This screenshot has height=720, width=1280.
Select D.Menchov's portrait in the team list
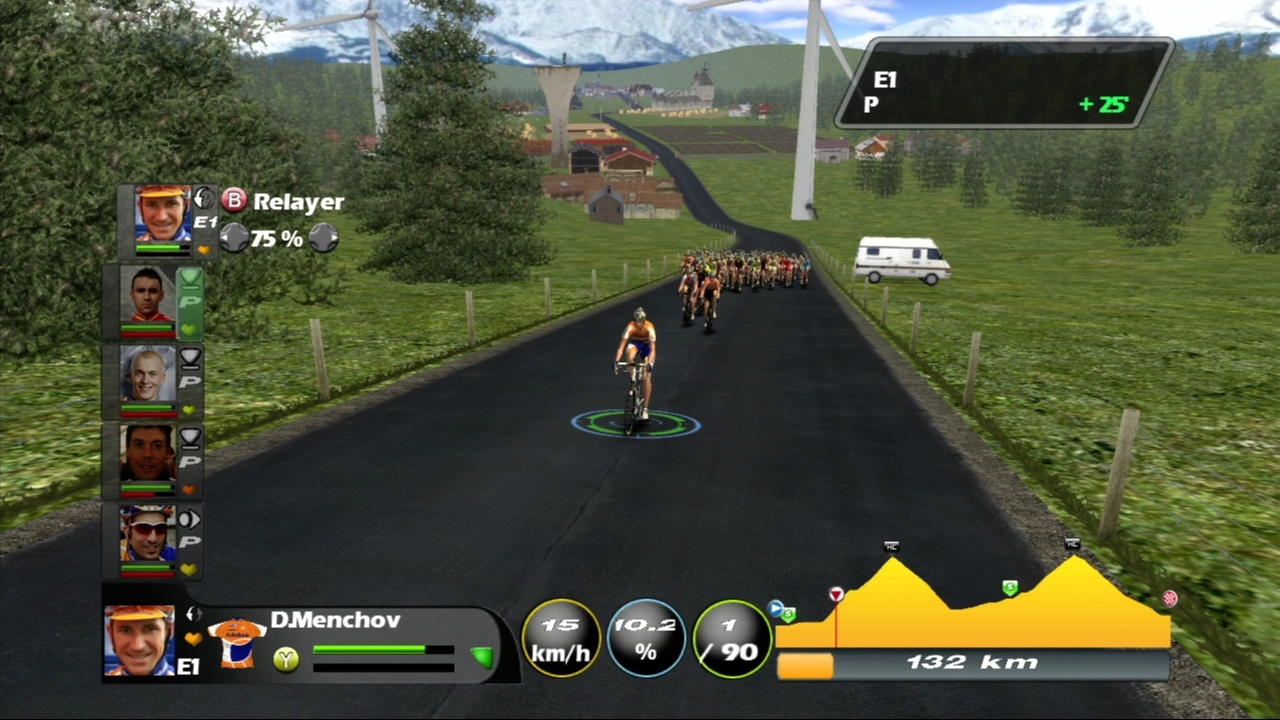click(162, 214)
